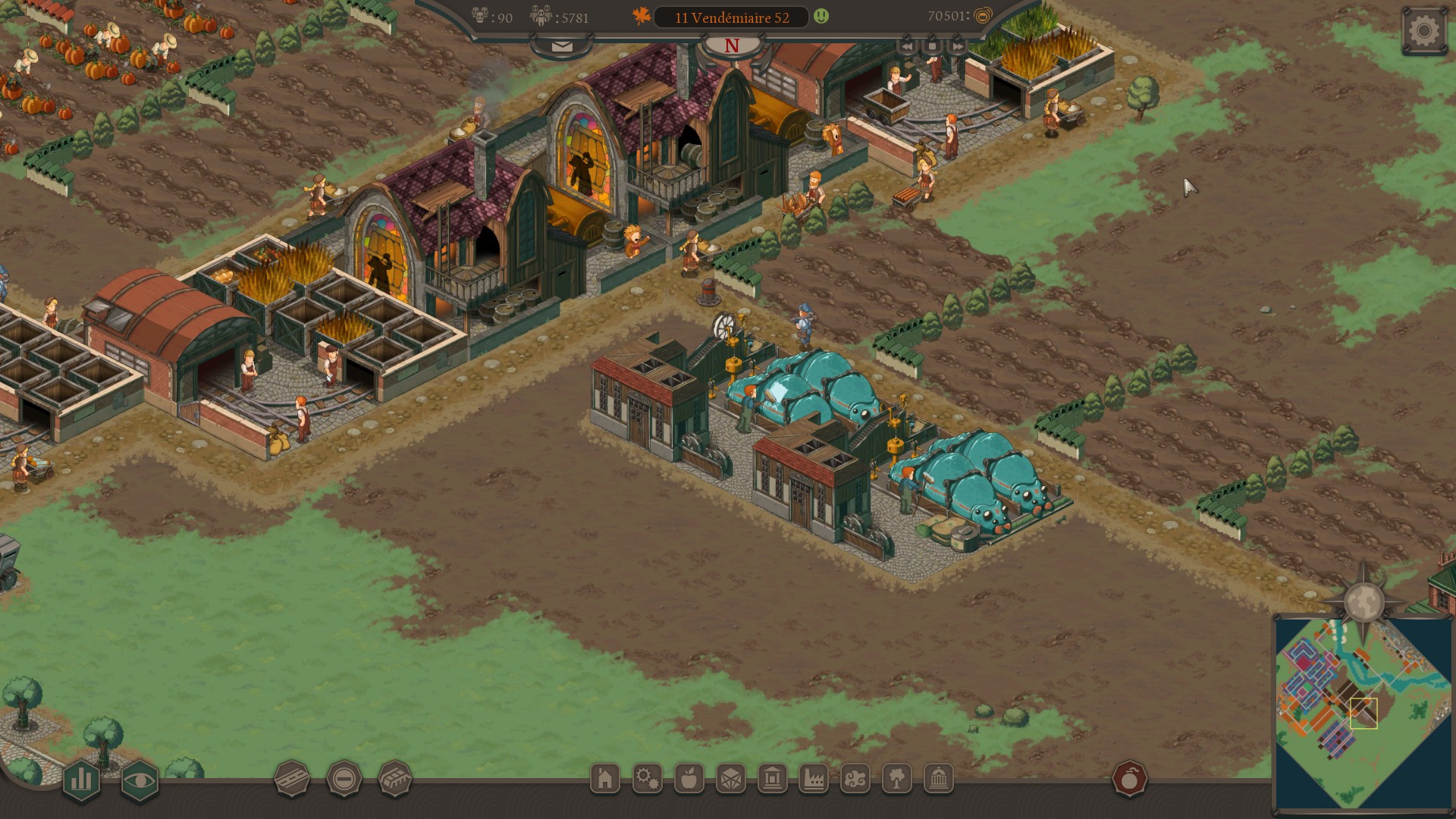
Task: Open the tree decoration build category
Action: tap(897, 779)
